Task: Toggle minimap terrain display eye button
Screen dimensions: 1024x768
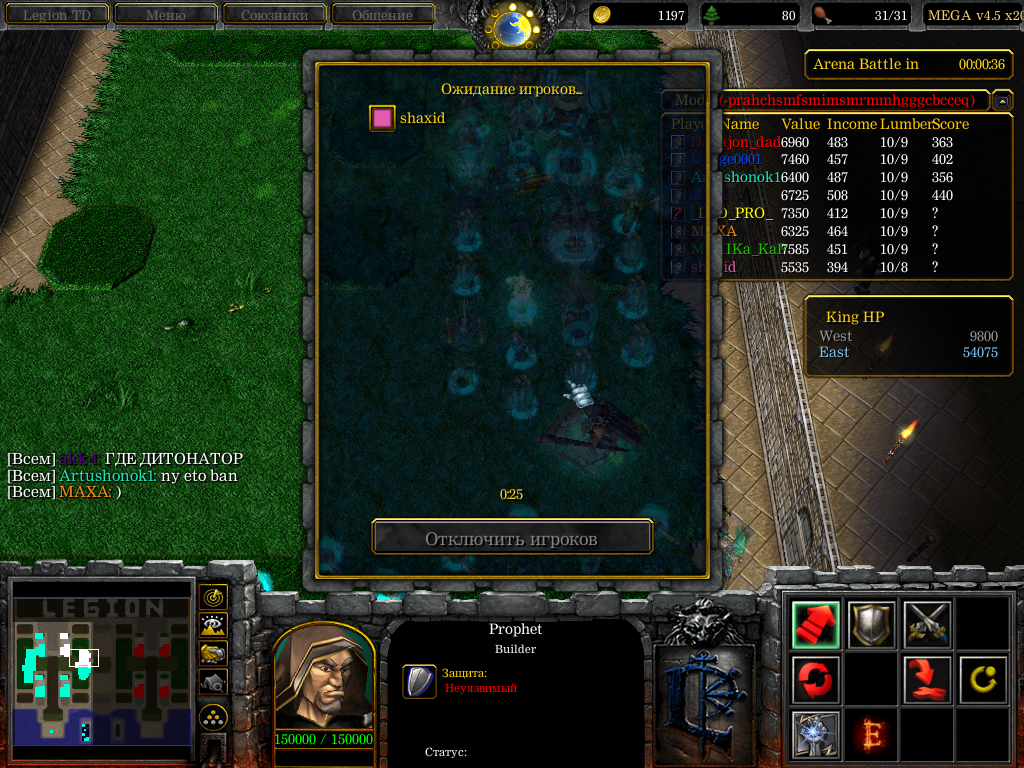Action: 213,625
